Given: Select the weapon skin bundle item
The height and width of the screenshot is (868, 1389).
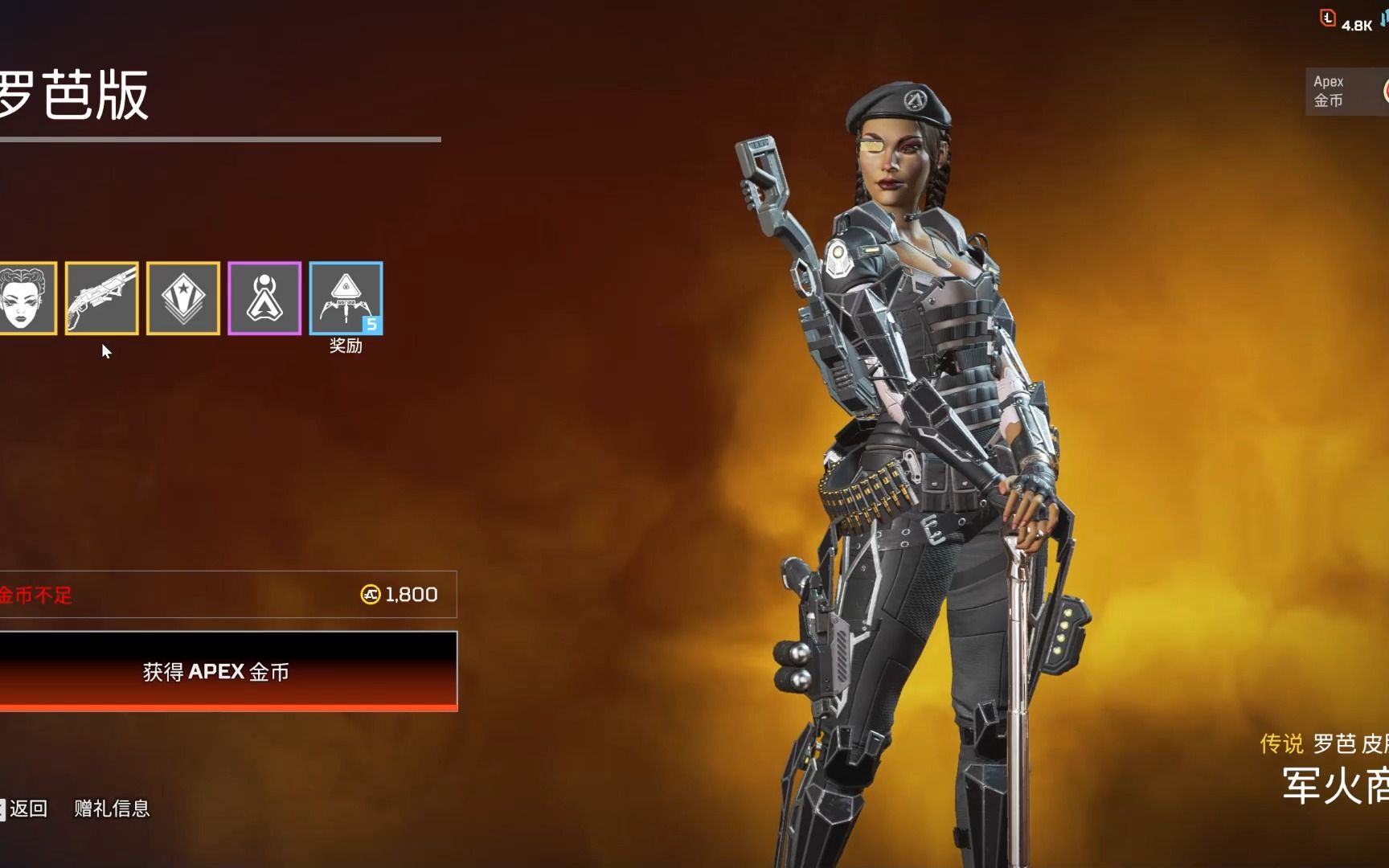Looking at the screenshot, I should 102,298.
